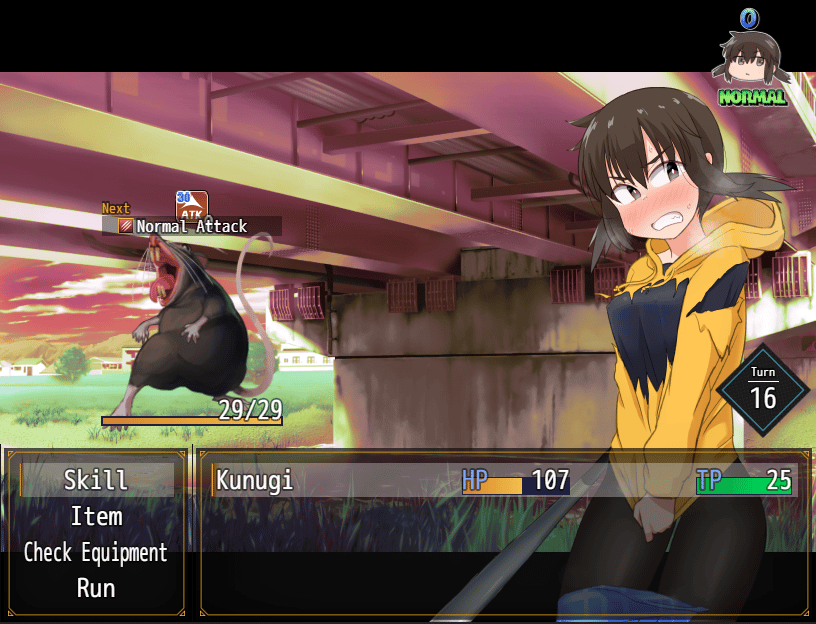816x624 pixels.
Task: Select Run to flee battle
Action: (96, 588)
